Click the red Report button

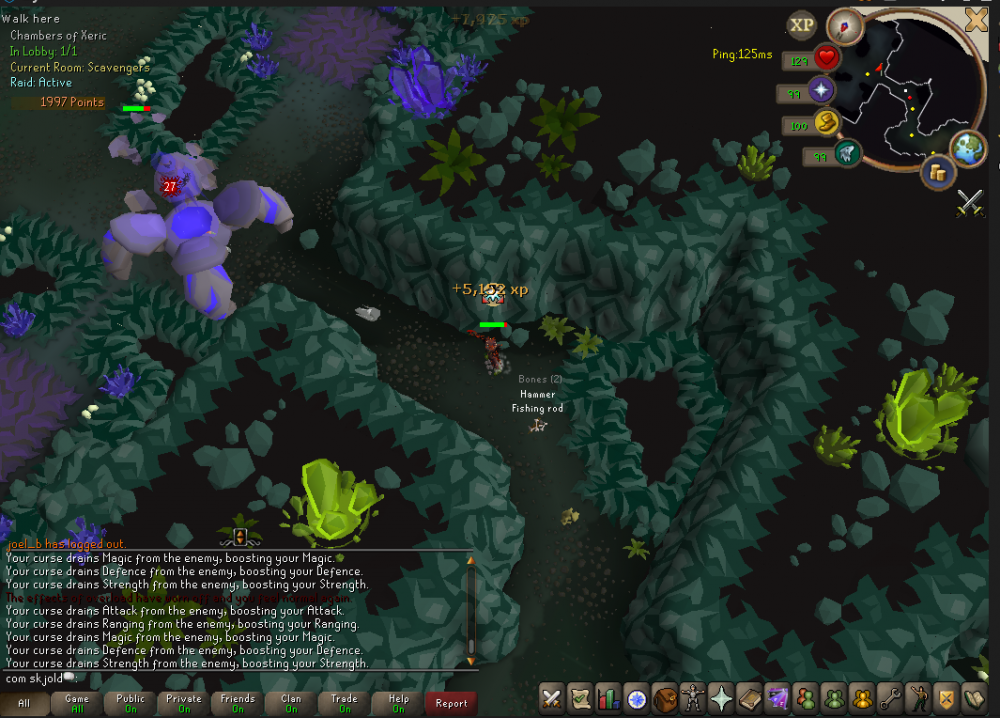point(451,703)
